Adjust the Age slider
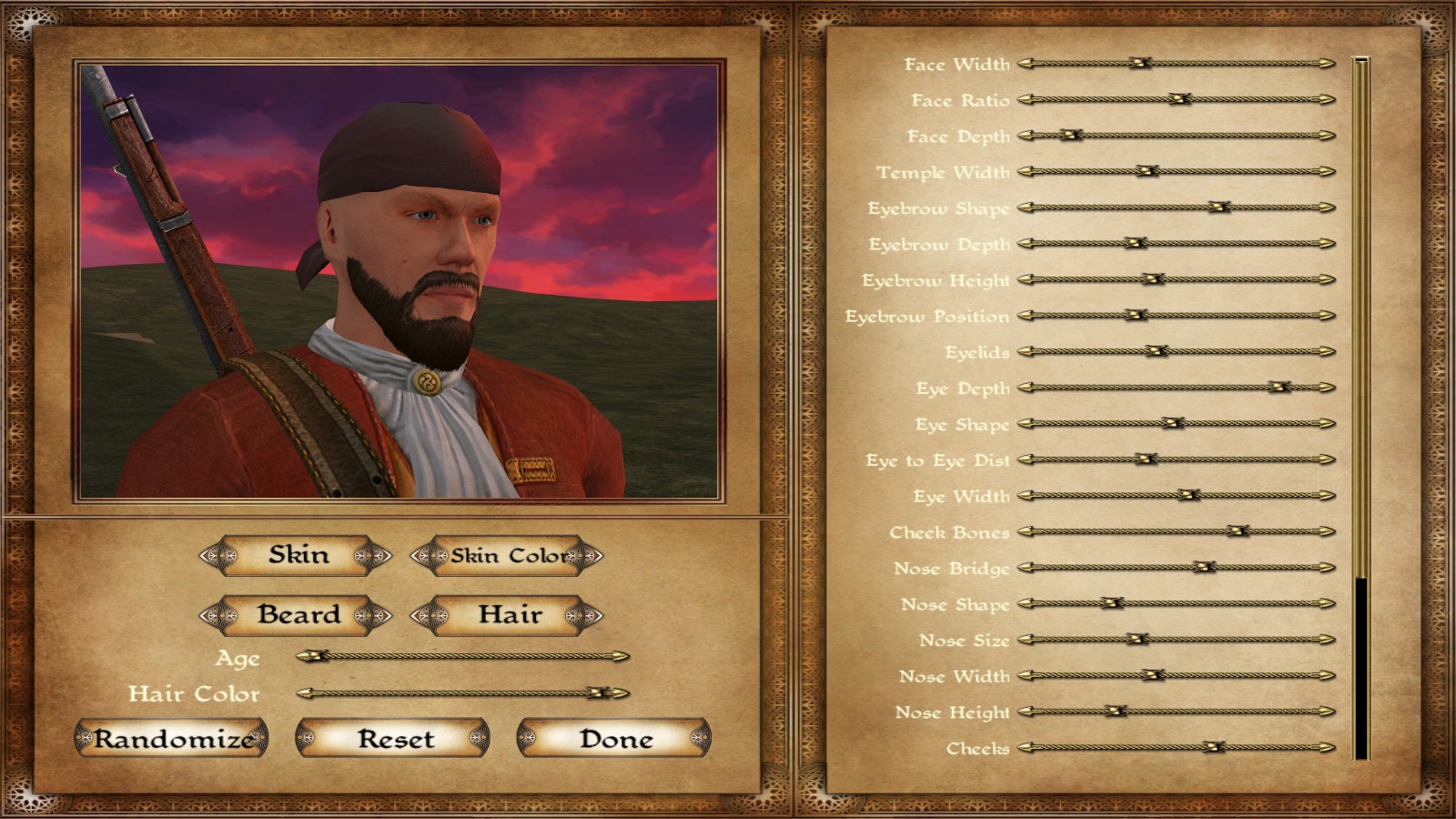 tap(462, 656)
